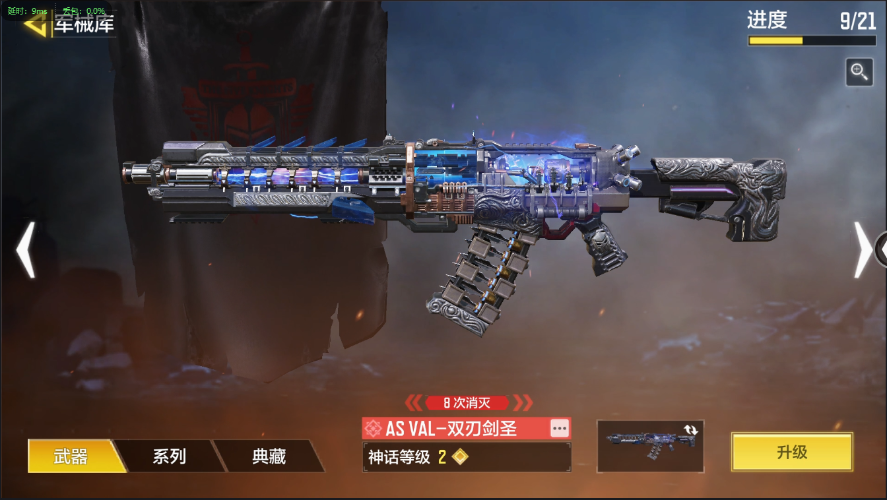Go back from the armory screen
Viewport: 887px width, 500px height.
pos(36,24)
